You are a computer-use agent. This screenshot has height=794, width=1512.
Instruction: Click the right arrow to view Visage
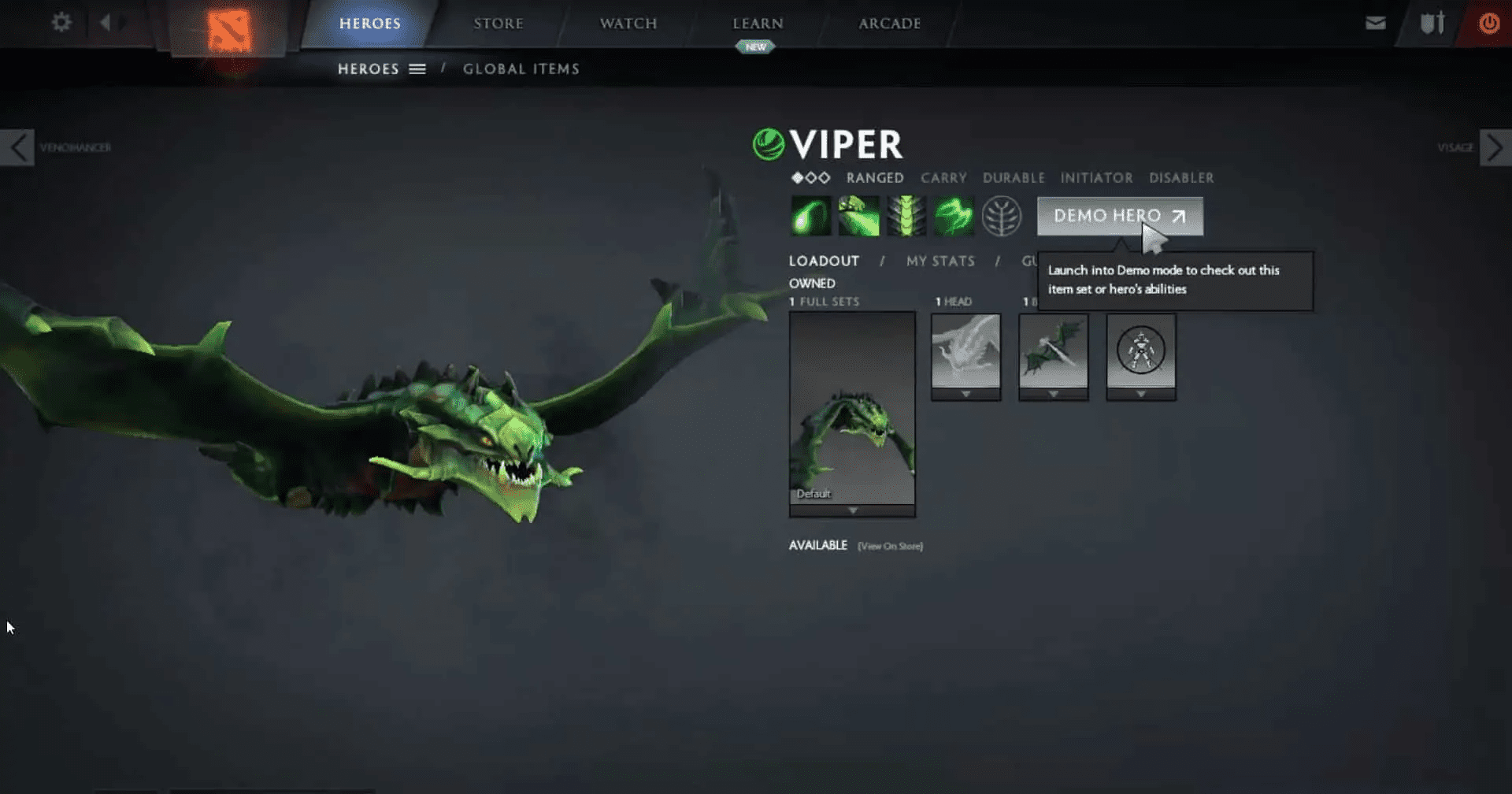[1494, 147]
